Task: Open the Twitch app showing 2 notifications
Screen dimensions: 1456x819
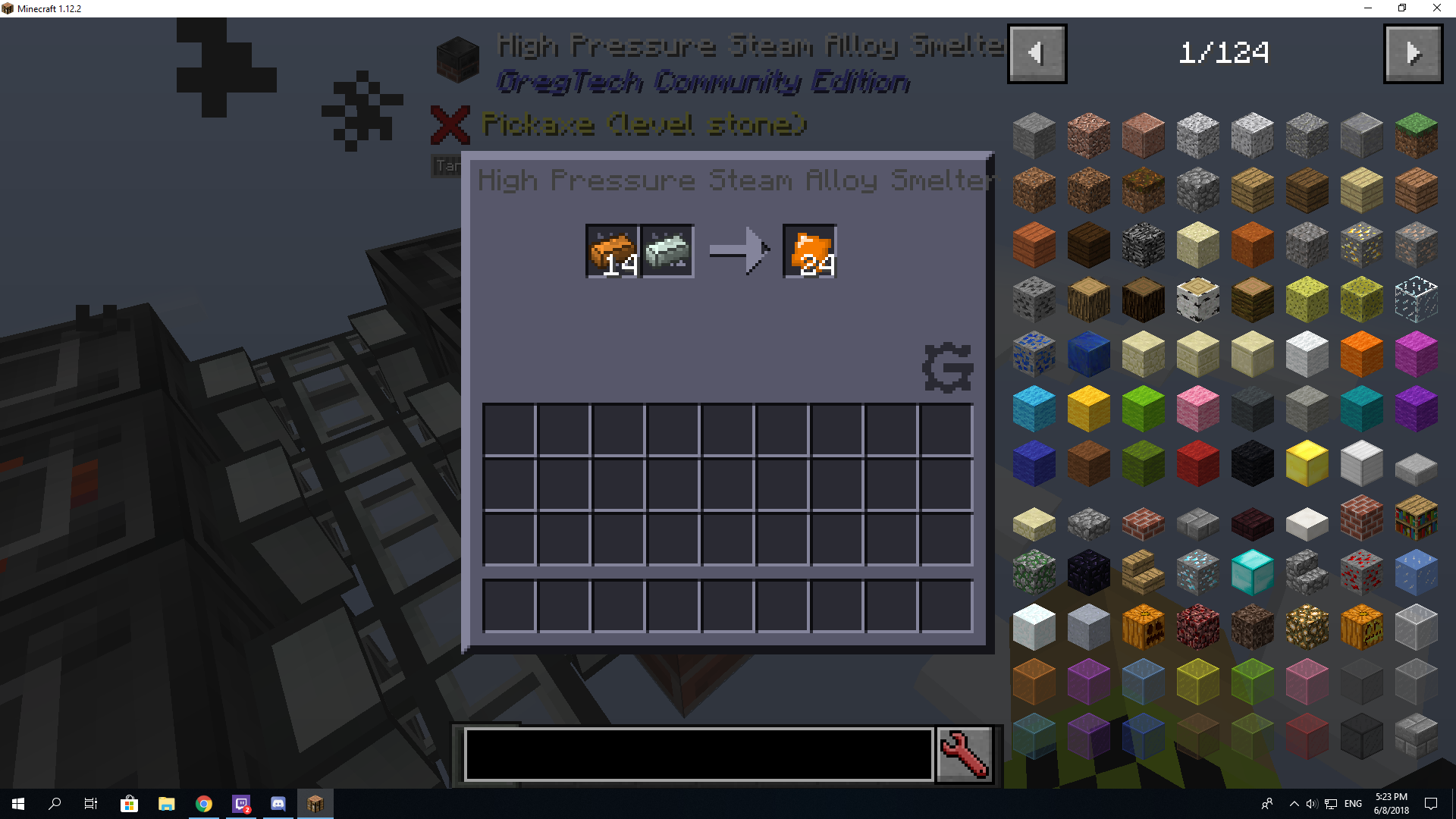Action: tap(241, 804)
